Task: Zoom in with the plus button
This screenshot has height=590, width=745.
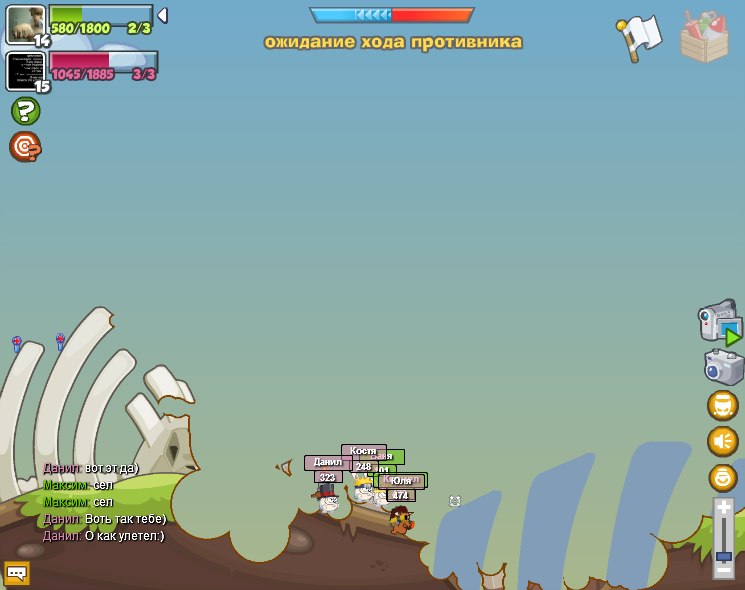Action: [723, 507]
